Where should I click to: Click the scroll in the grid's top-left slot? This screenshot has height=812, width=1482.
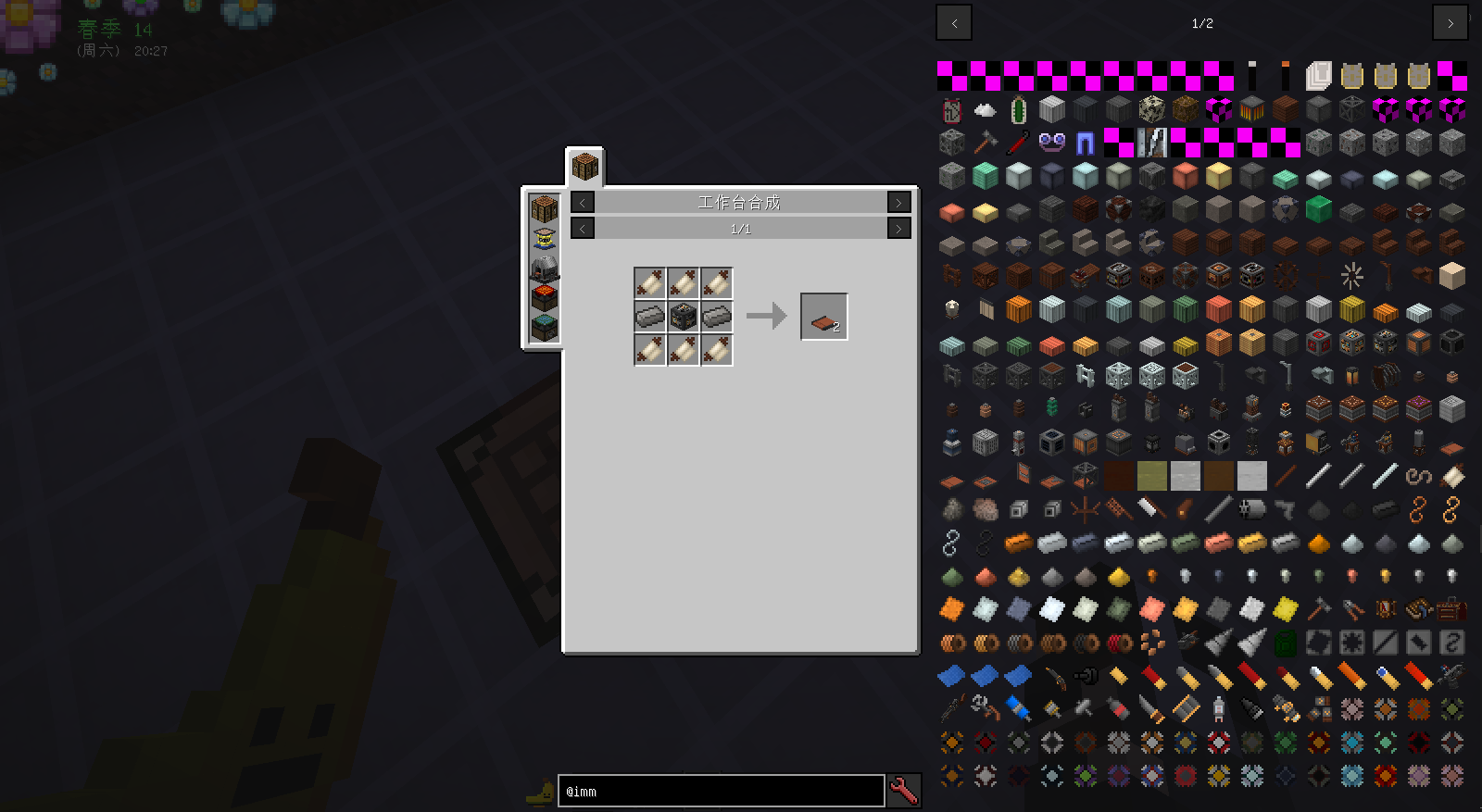(x=650, y=283)
